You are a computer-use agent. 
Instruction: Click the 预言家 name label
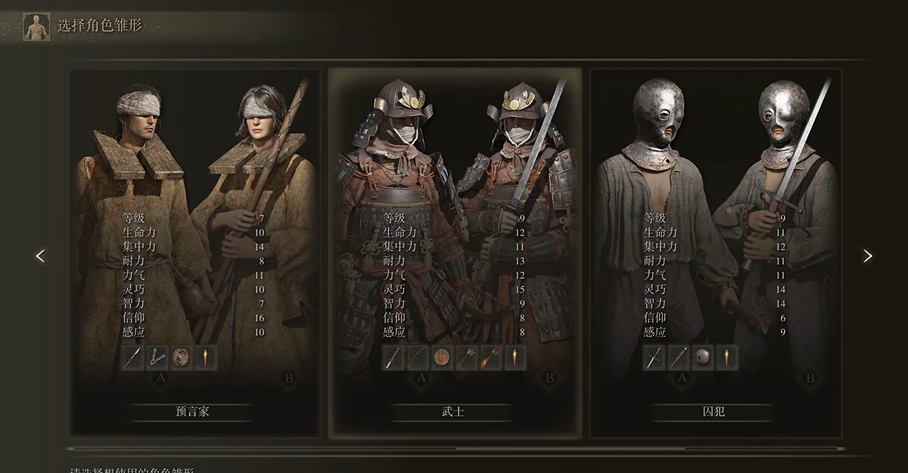coord(193,412)
